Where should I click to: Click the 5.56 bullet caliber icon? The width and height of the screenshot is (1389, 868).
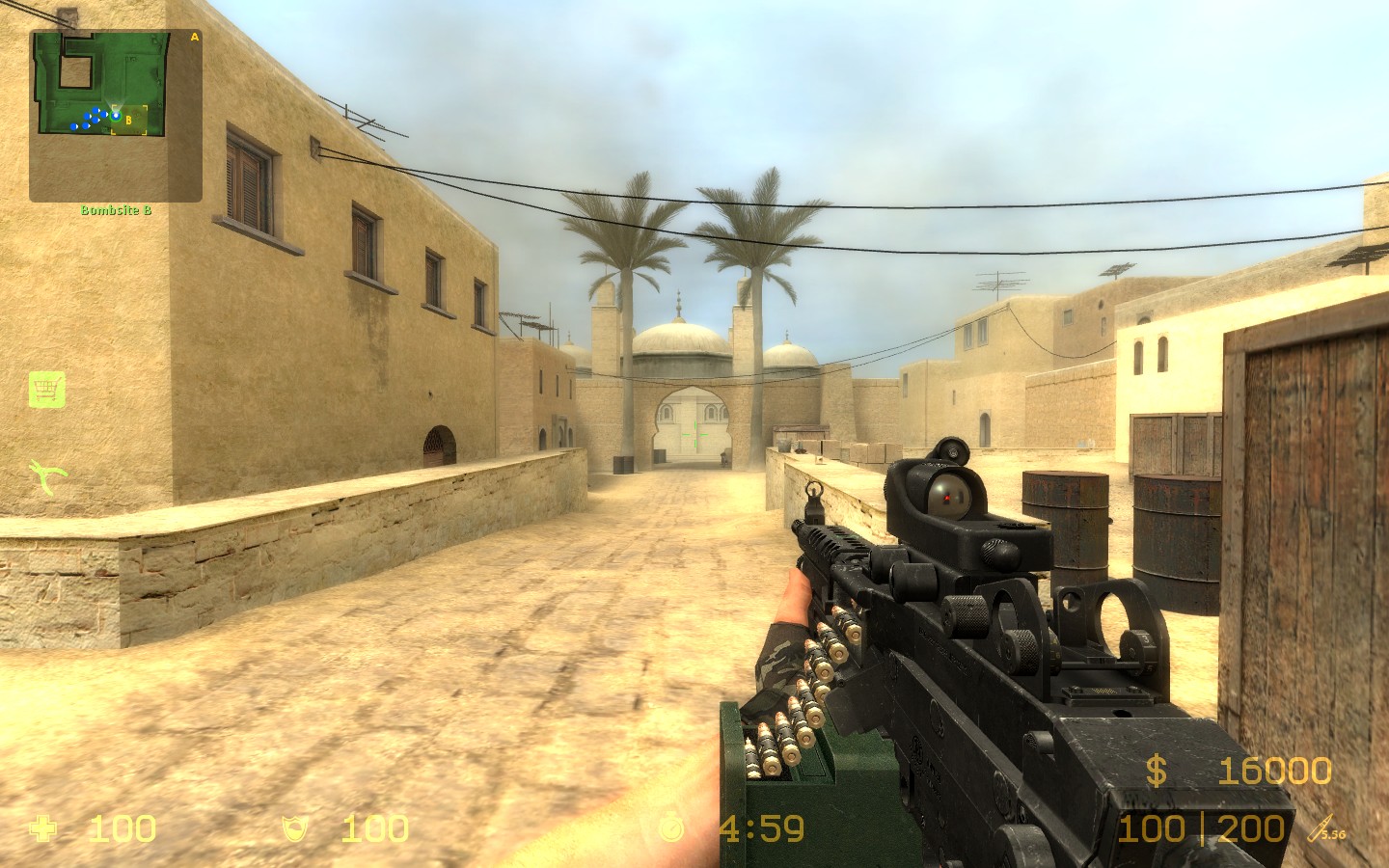click(x=1321, y=827)
